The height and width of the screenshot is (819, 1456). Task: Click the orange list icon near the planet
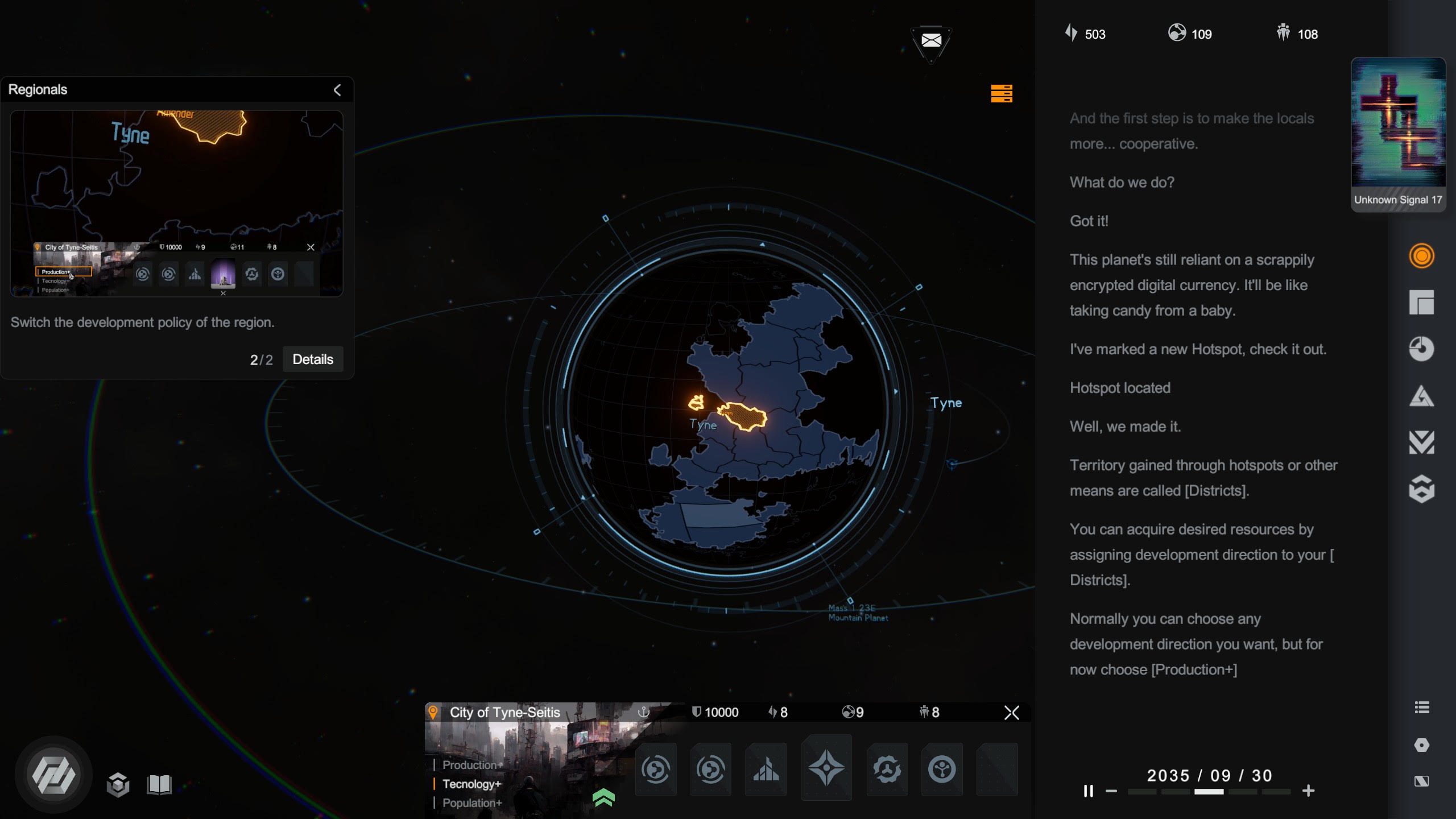coord(1001,93)
